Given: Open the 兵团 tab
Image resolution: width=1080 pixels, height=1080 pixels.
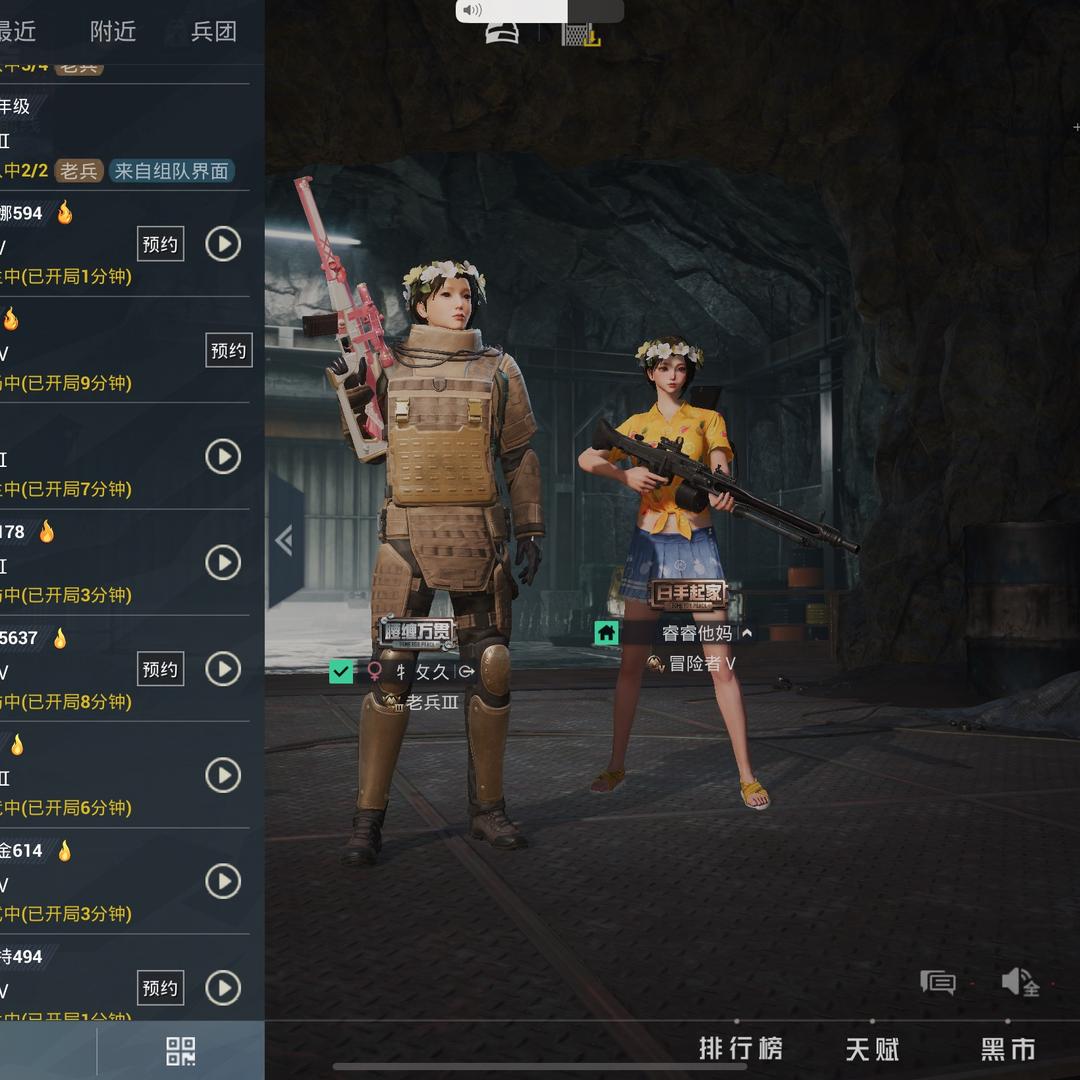Looking at the screenshot, I should point(213,31).
